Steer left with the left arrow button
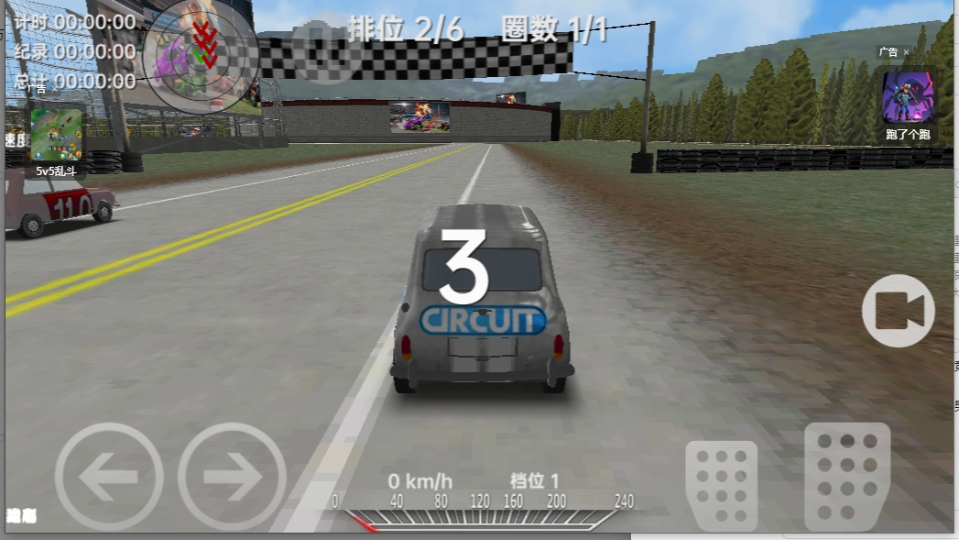959x540 pixels. pos(108,476)
